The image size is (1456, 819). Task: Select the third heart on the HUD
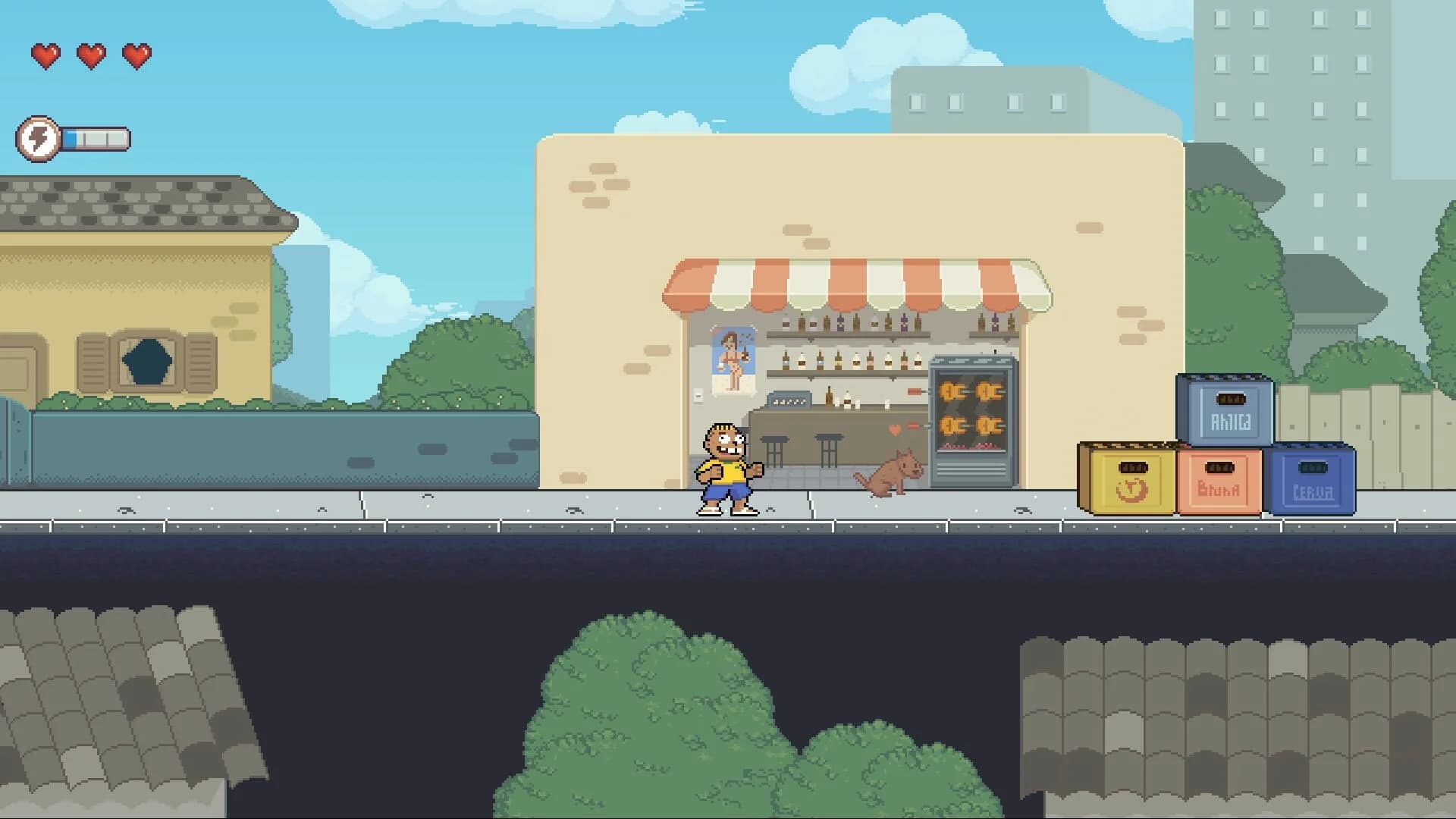(136, 55)
